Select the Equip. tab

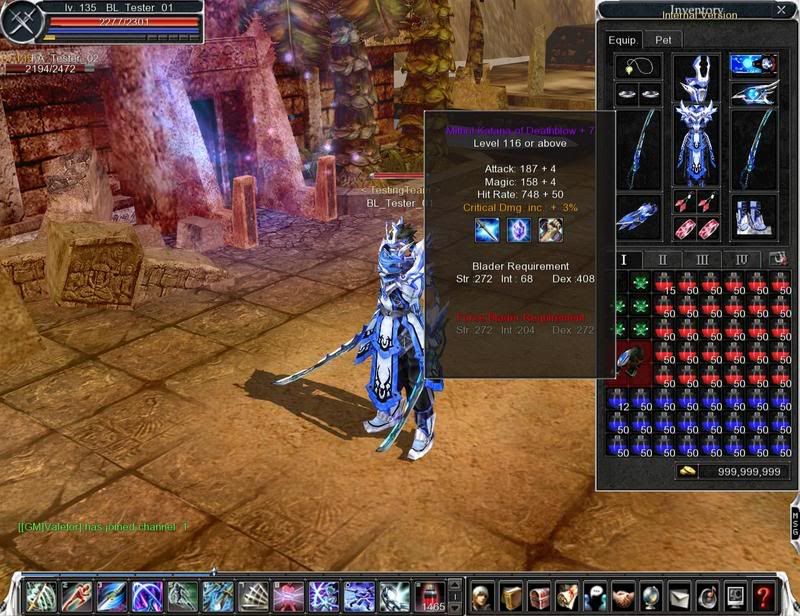(x=623, y=40)
